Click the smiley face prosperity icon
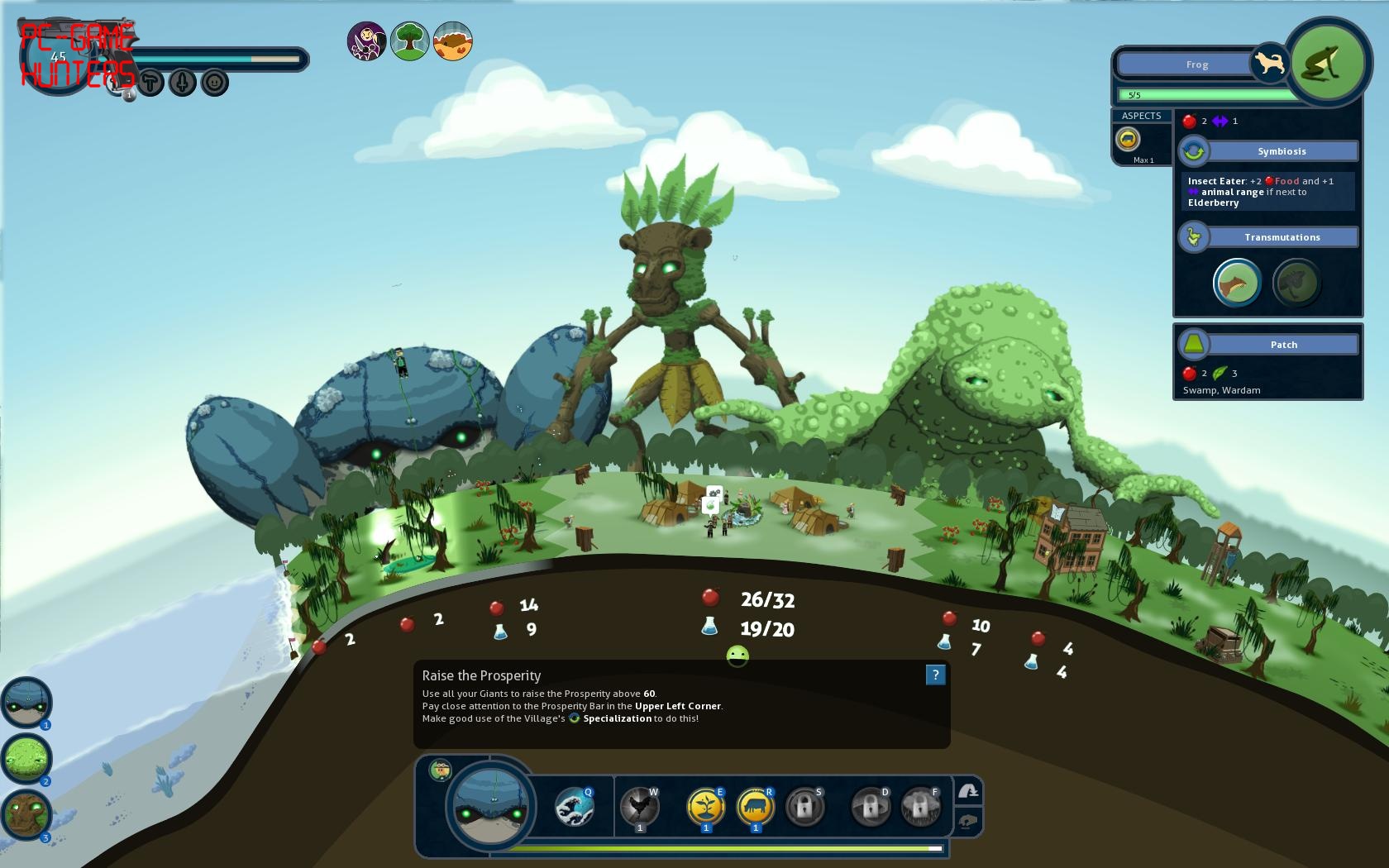 (x=737, y=656)
